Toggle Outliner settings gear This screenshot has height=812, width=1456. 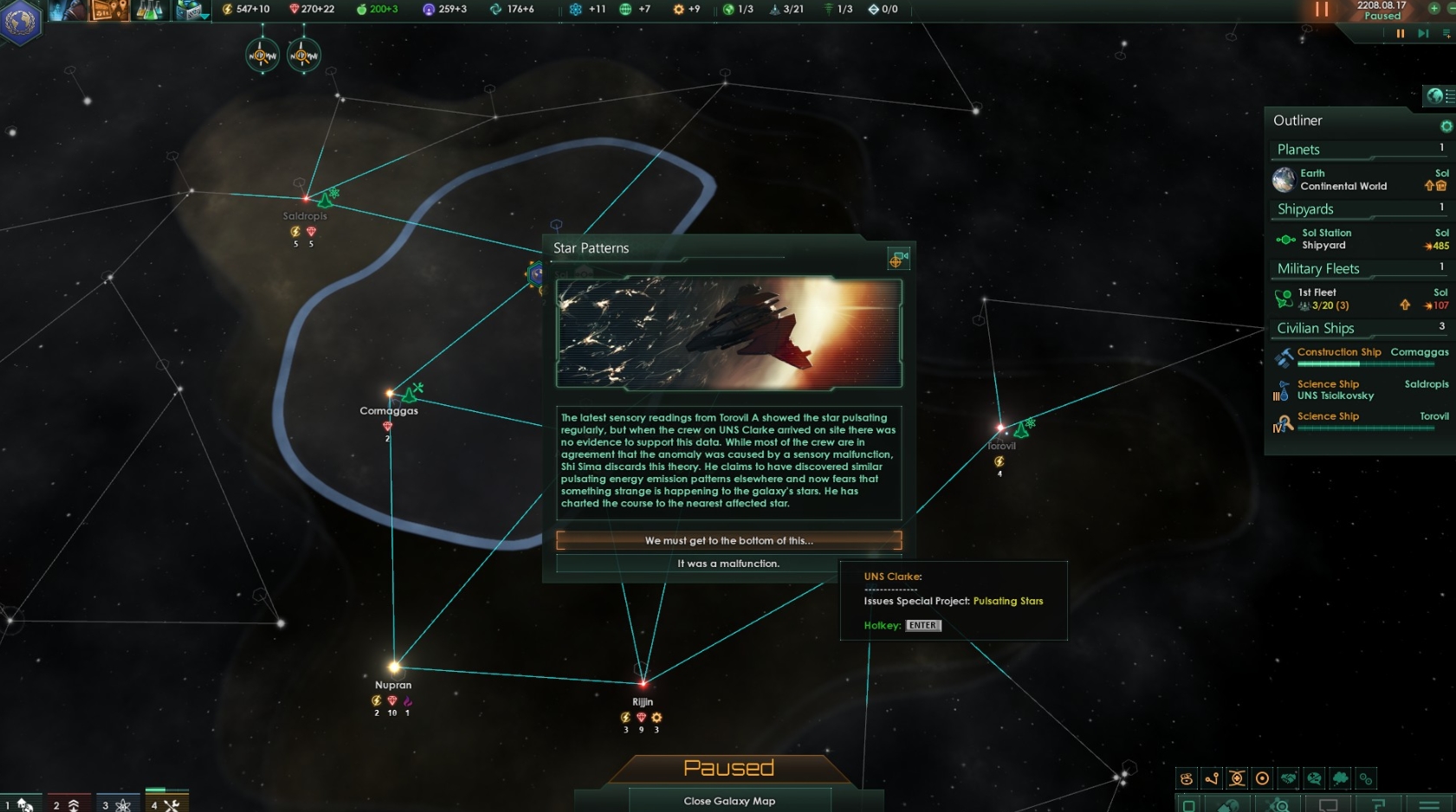click(1445, 126)
